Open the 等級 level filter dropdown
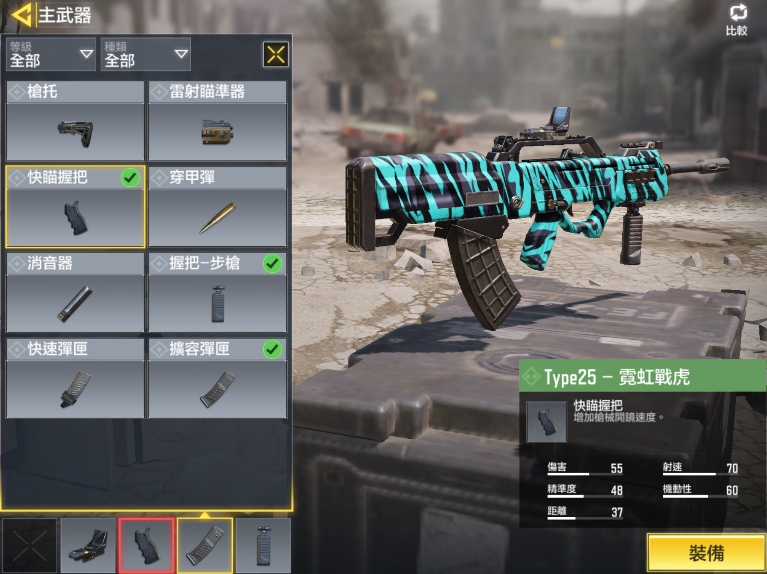The image size is (767, 574). (51, 54)
